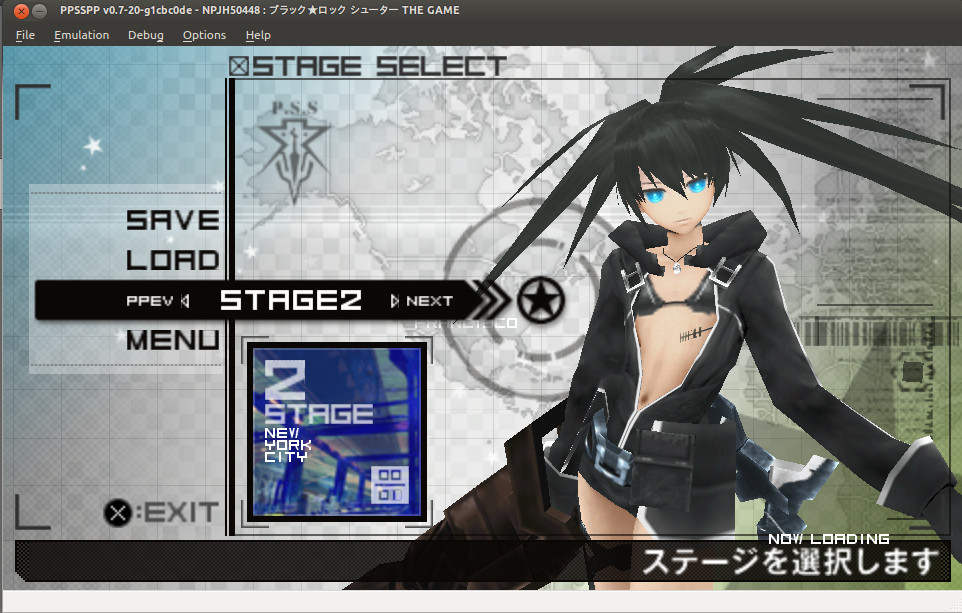962x613 pixels.
Task: Select the SAVE menu entry
Action: [172, 220]
